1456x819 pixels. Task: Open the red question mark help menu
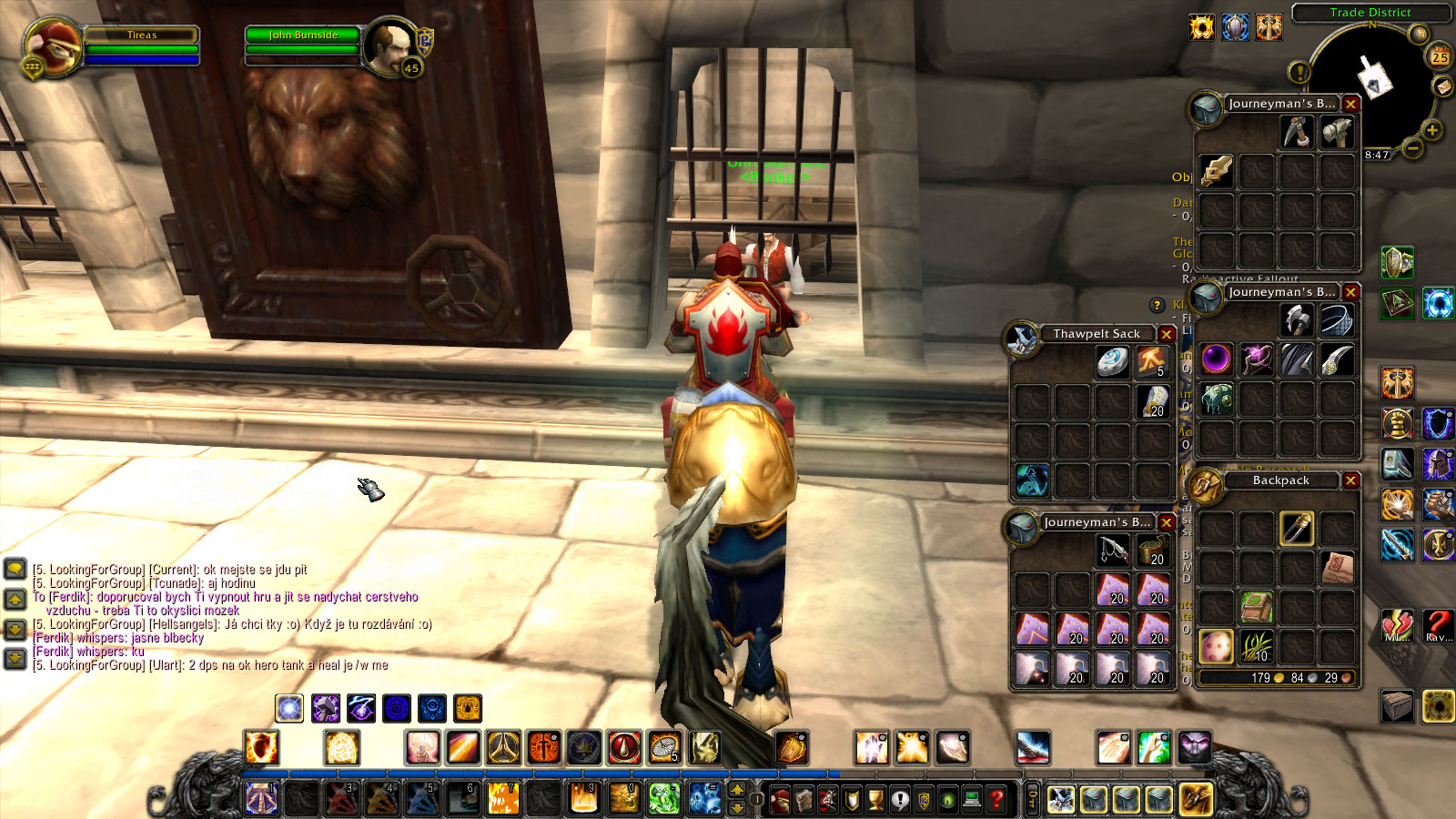pyautogui.click(x=997, y=800)
